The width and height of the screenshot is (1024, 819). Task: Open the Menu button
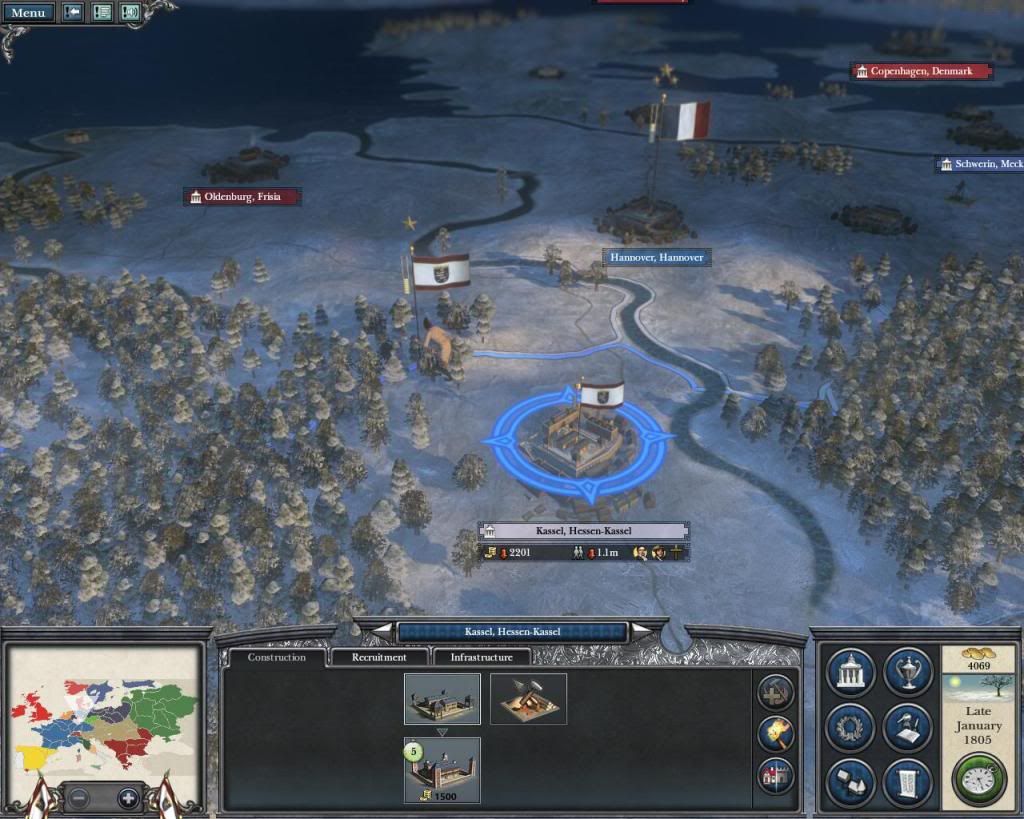[28, 13]
